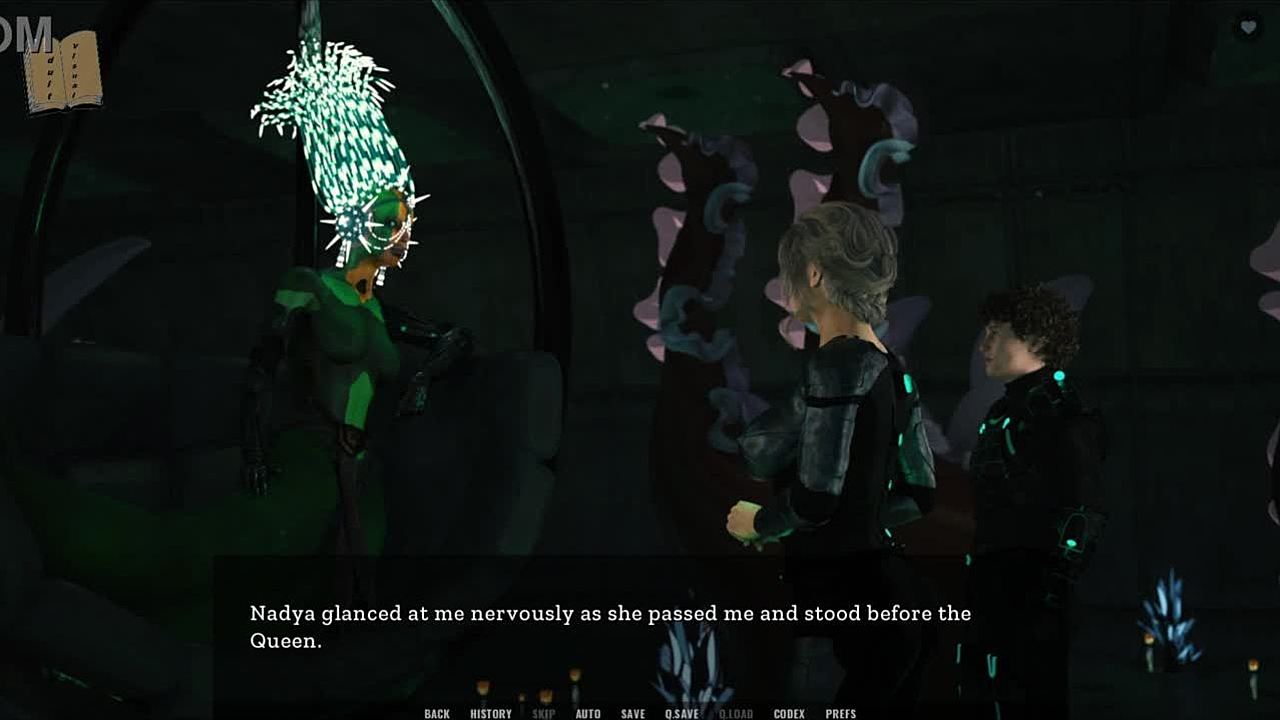Toggle AUTO advance mode
The height and width of the screenshot is (720, 1280).
pos(588,713)
